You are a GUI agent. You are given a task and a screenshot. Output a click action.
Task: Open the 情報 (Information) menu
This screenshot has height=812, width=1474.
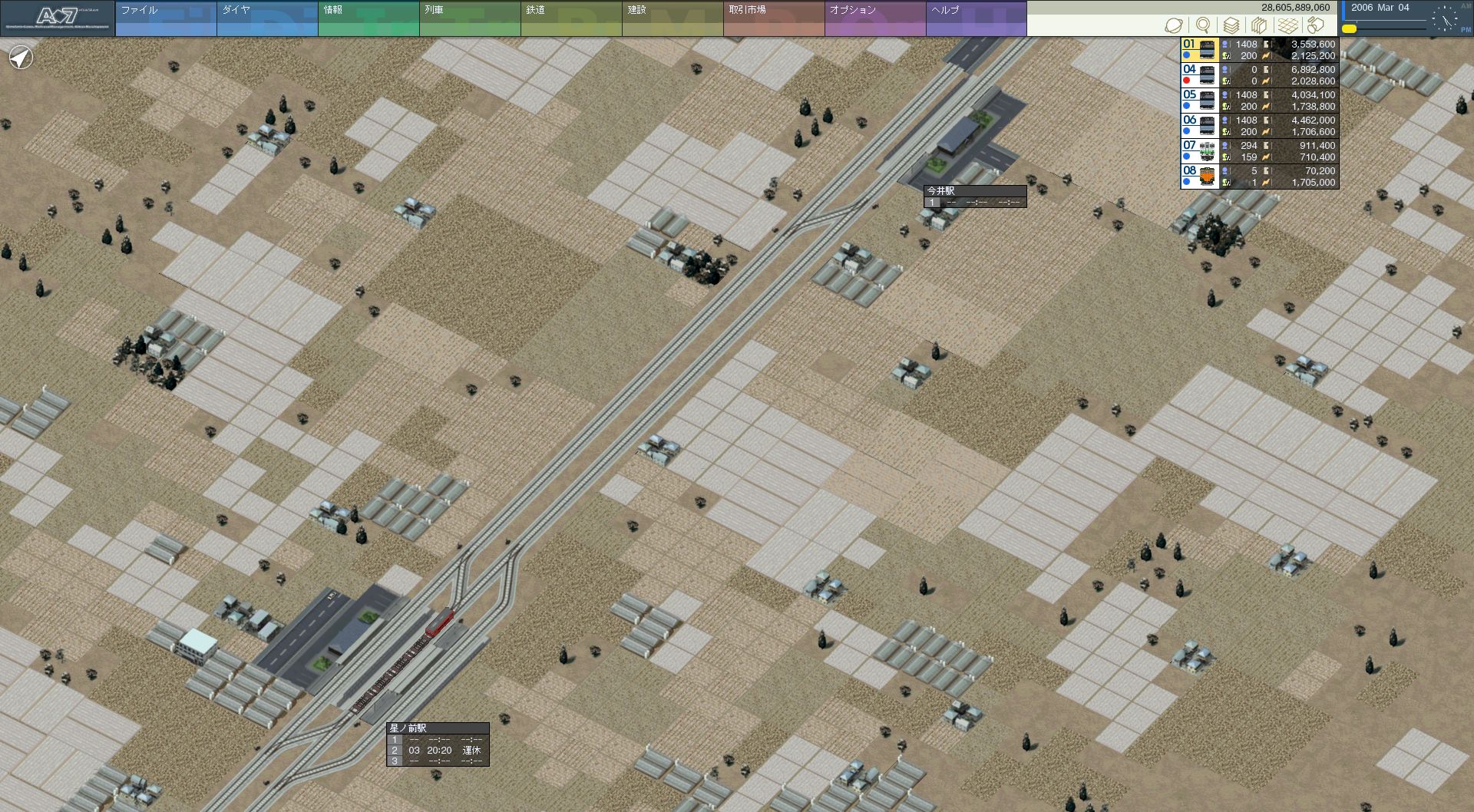(368, 18)
